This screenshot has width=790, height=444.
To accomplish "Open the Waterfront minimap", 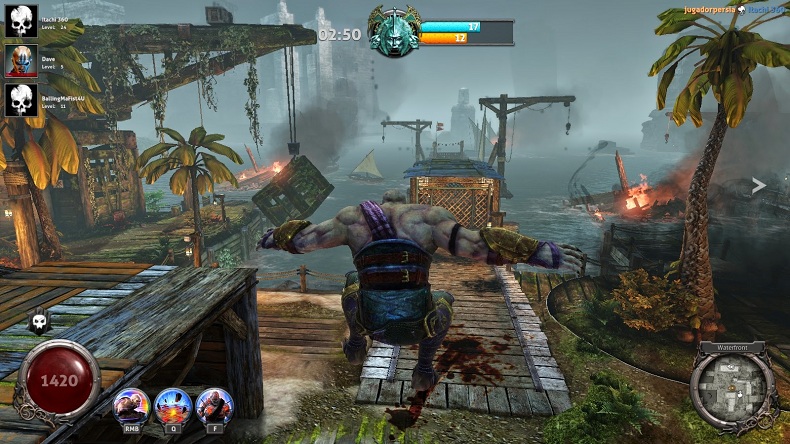I will pyautogui.click(x=732, y=389).
